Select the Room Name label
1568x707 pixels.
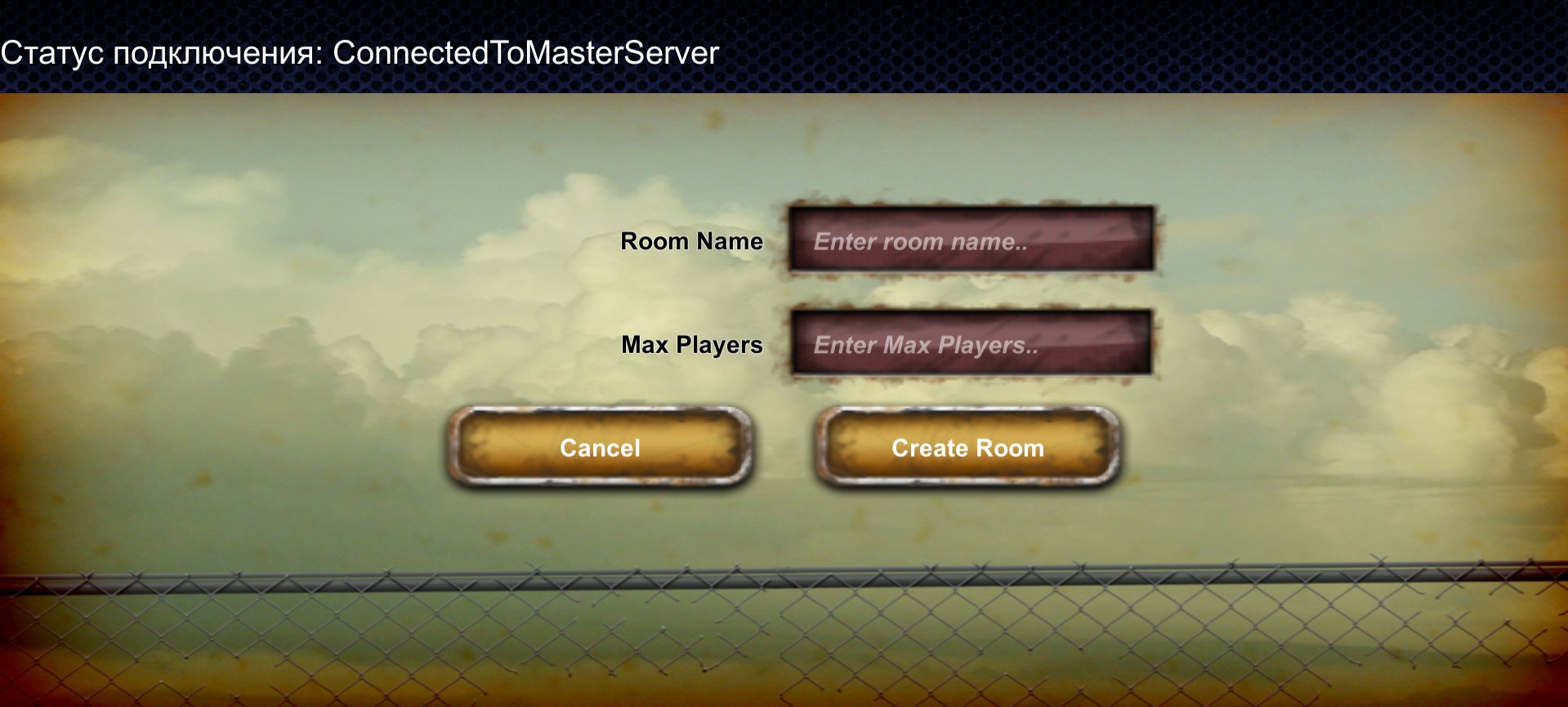tap(692, 241)
